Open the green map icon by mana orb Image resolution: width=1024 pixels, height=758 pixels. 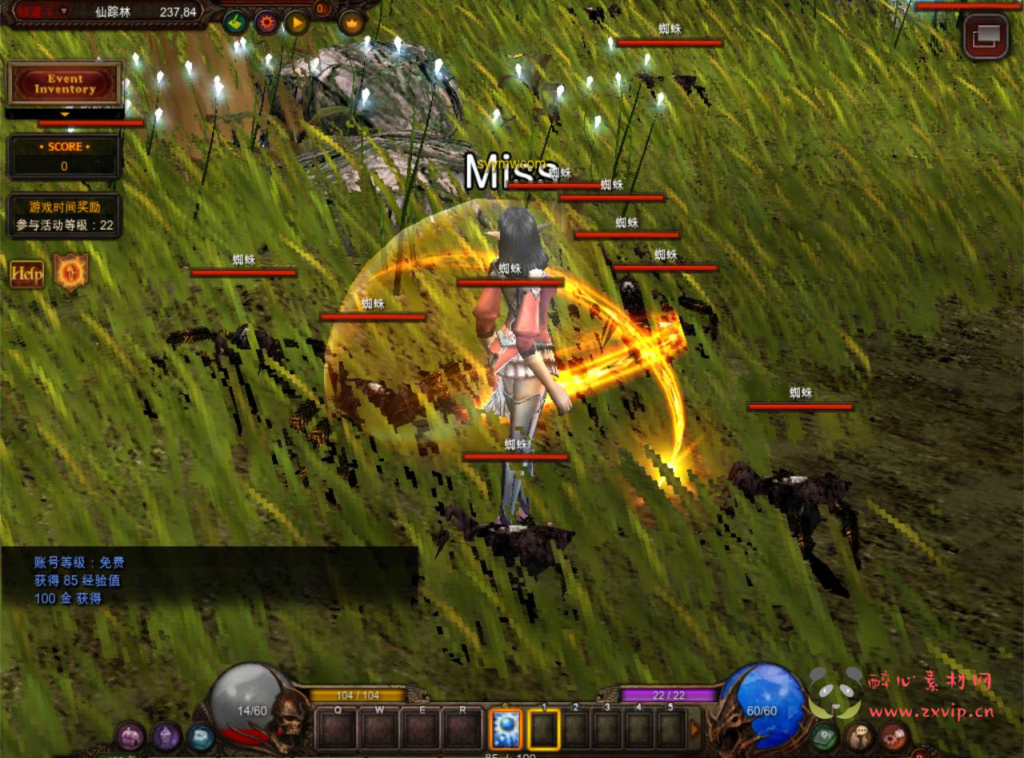click(824, 737)
